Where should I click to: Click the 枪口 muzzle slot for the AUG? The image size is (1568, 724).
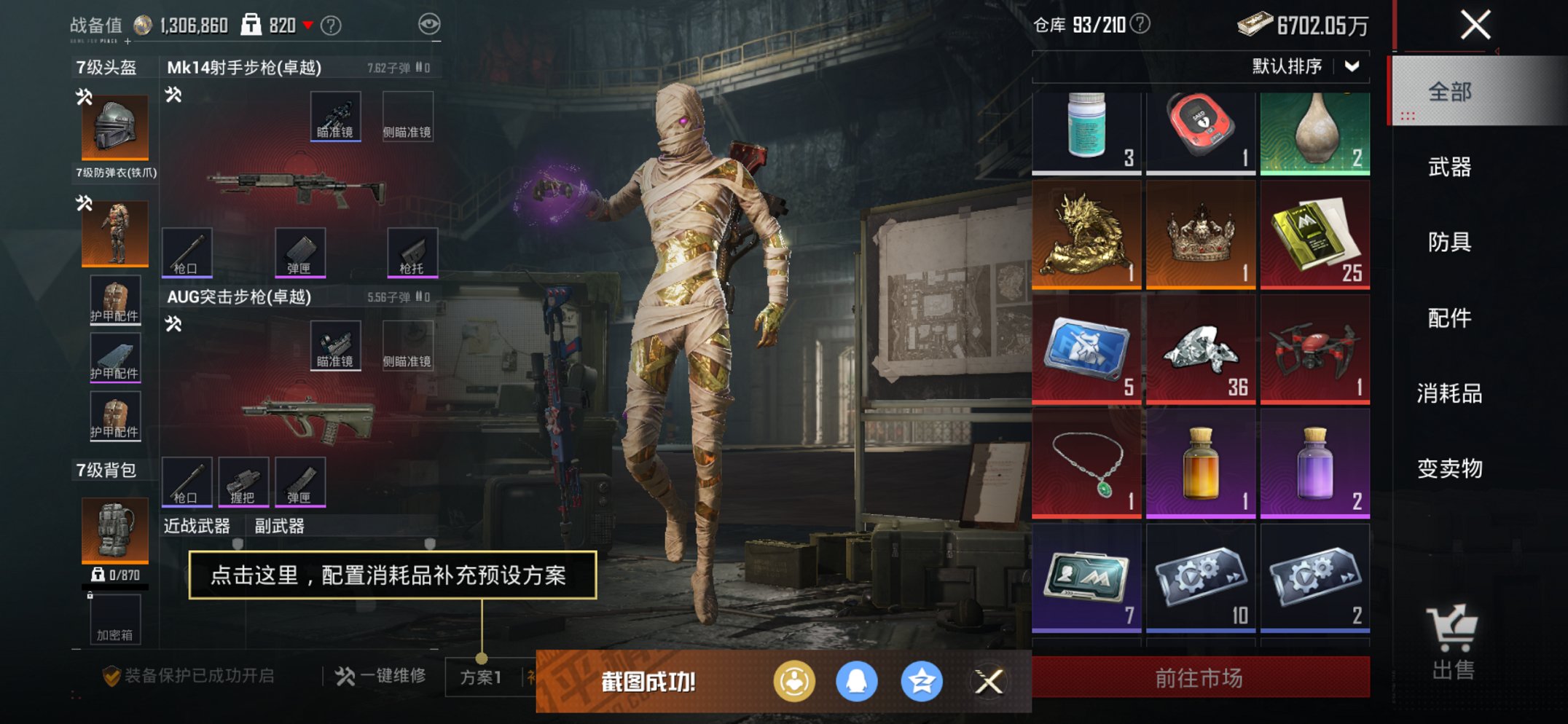click(188, 481)
